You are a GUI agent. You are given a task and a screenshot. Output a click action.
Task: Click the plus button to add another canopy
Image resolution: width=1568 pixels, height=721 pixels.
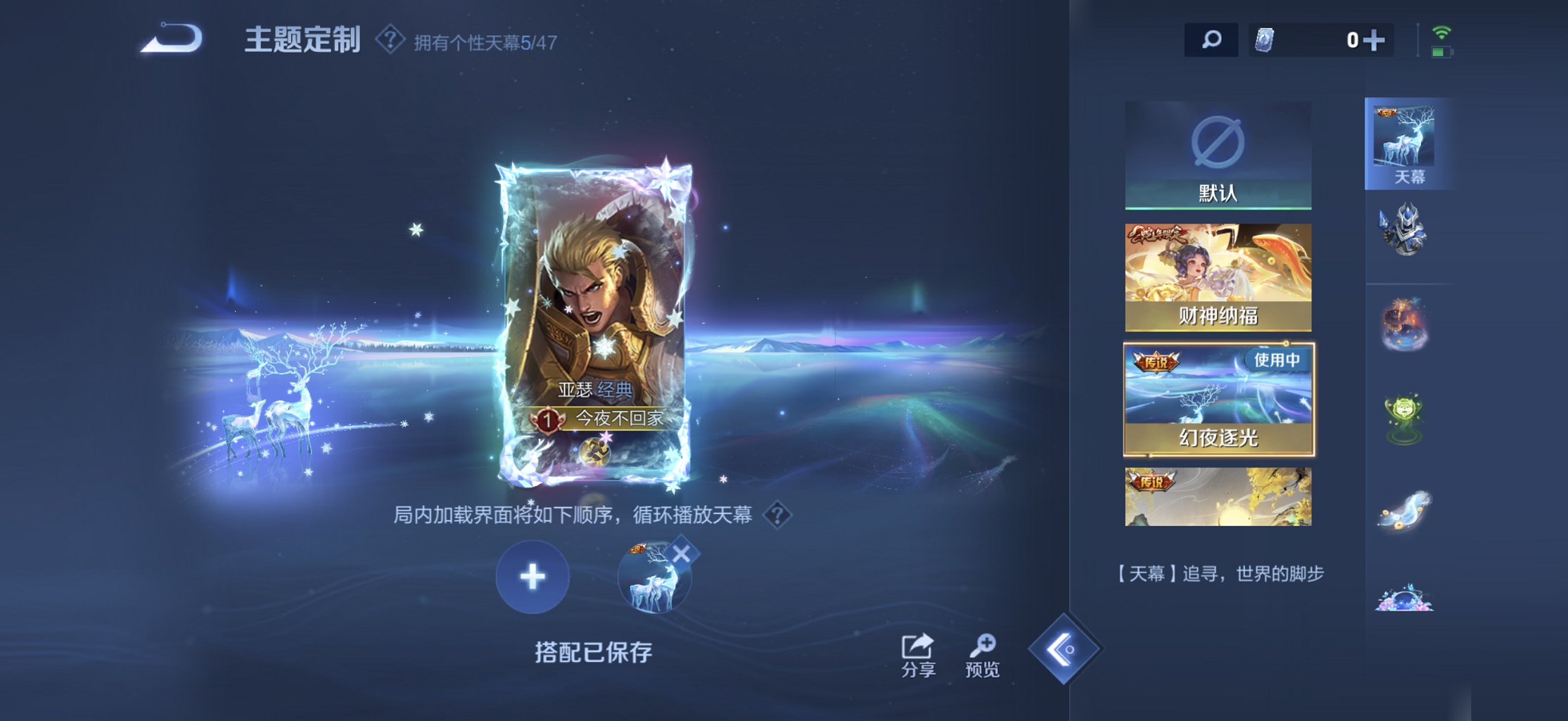click(x=533, y=575)
